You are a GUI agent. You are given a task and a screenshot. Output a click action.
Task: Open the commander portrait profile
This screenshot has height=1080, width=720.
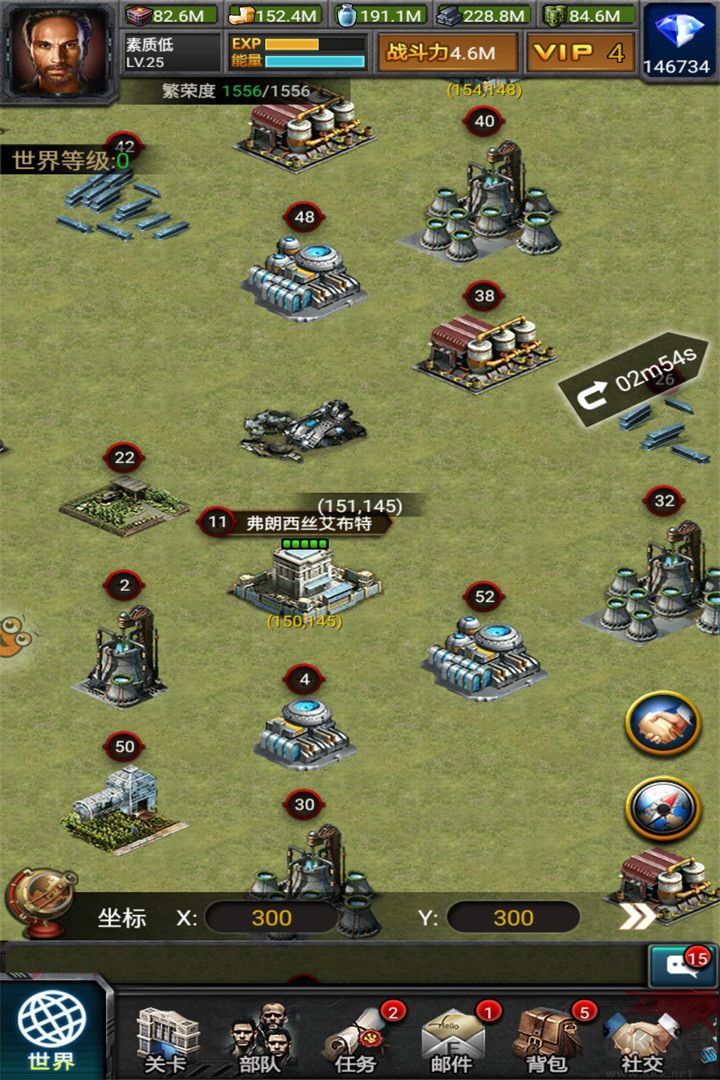[58, 50]
